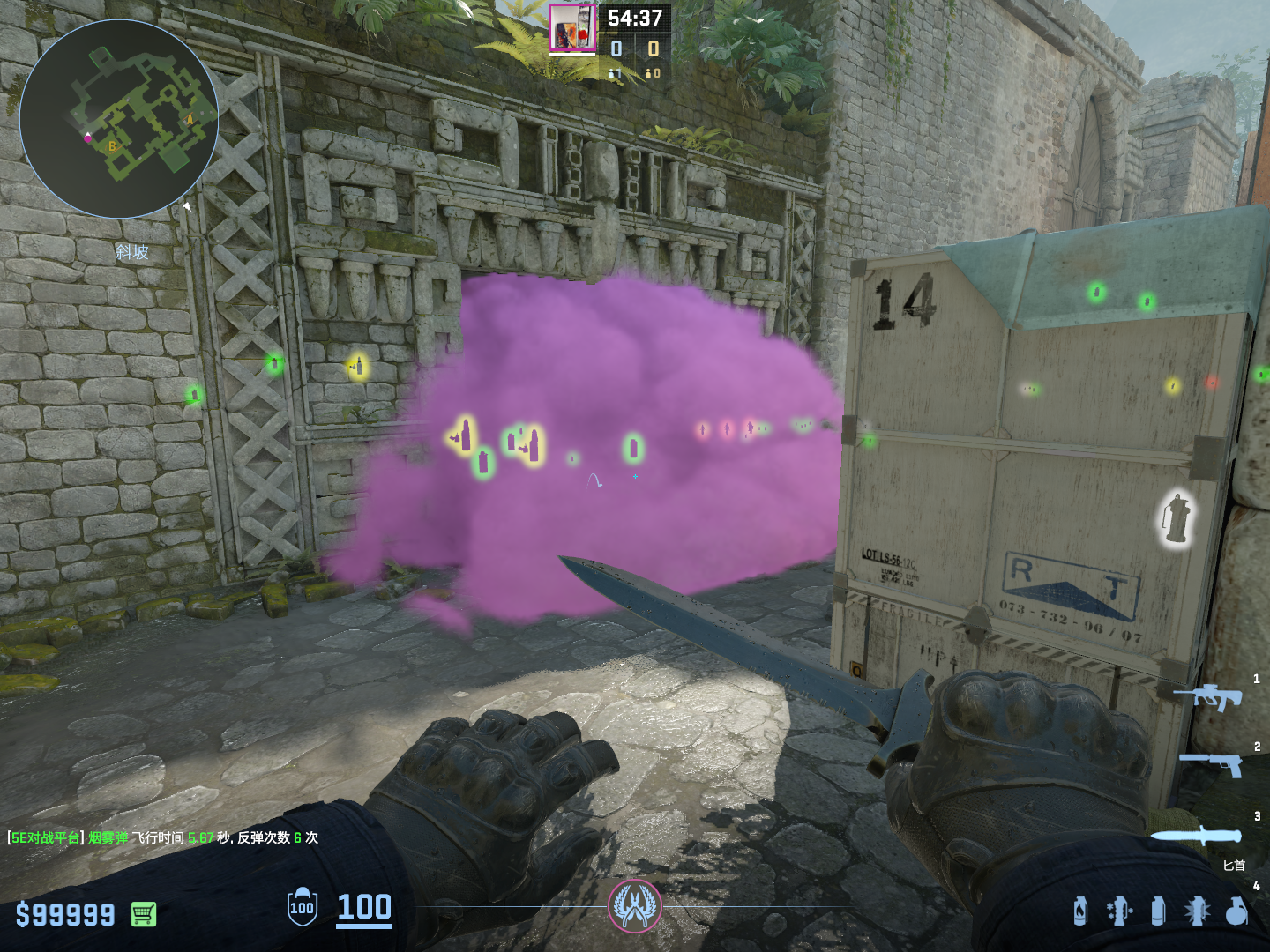The height and width of the screenshot is (952, 1270).
Task: Click the counter-terrorist emblem at bottom center
Action: [634, 906]
